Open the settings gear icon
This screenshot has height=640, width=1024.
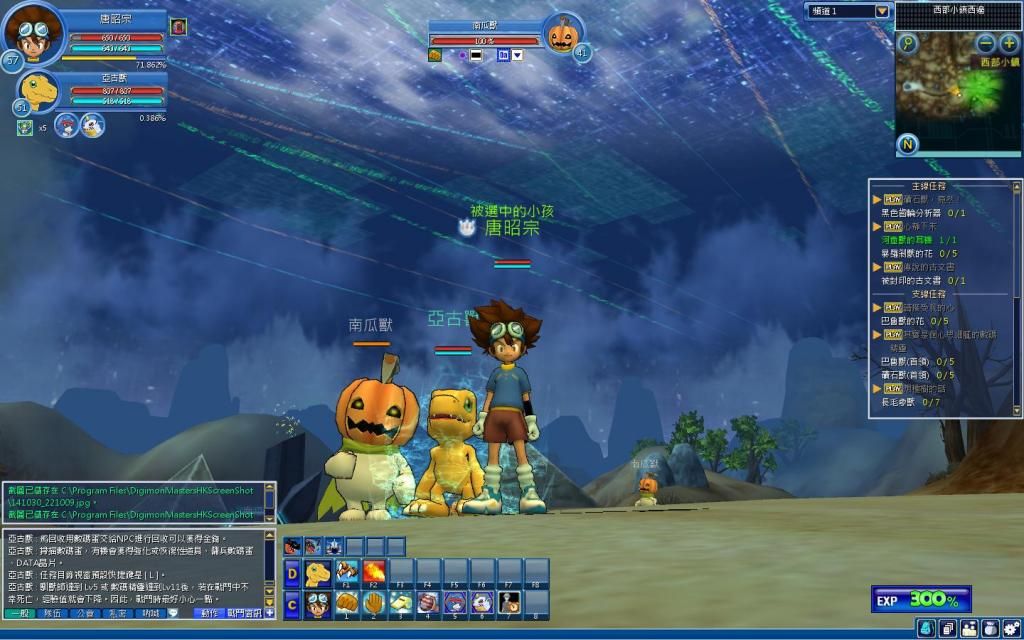pos(1011,628)
